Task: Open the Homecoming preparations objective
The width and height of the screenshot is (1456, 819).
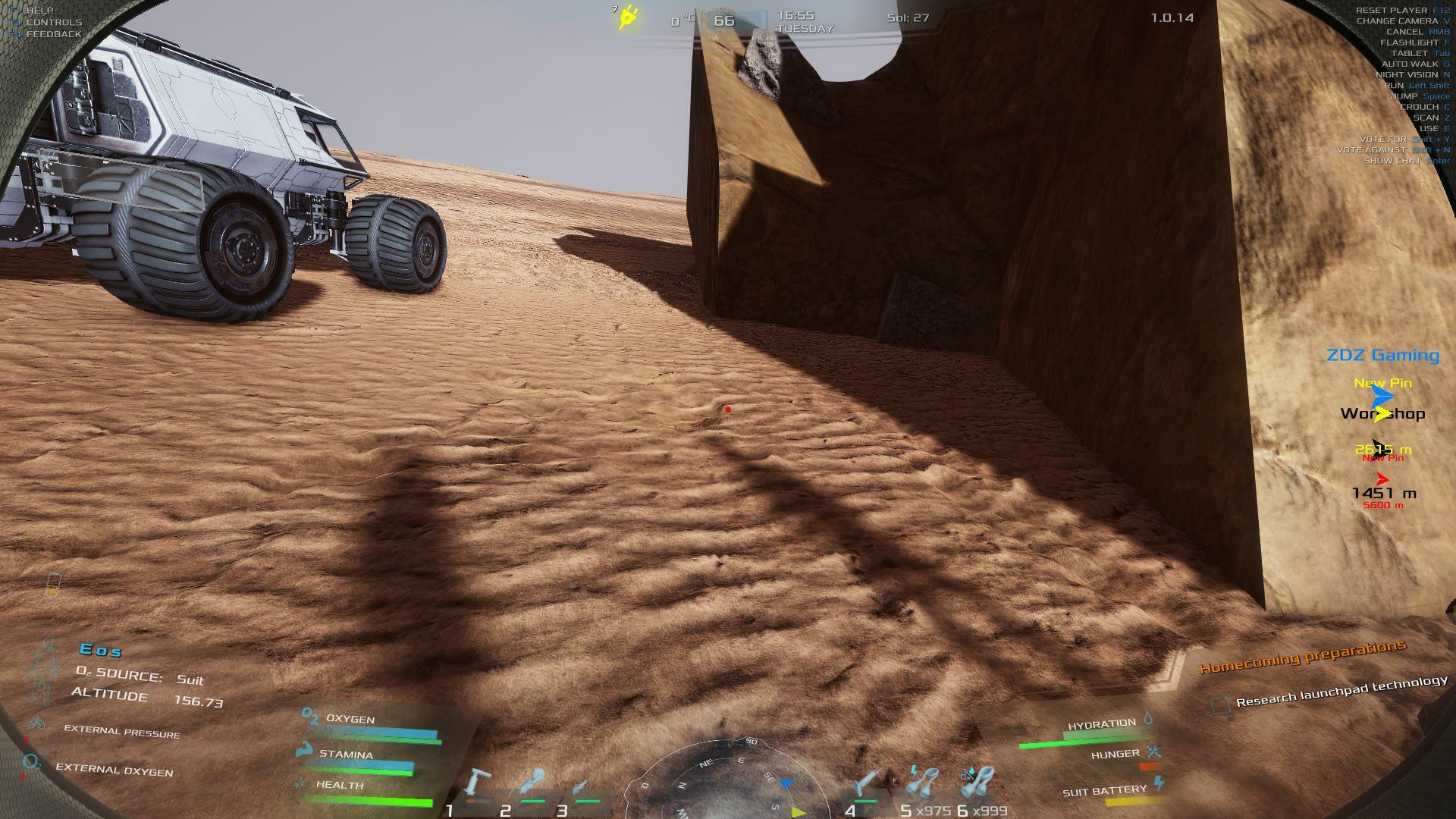Action: (1302, 657)
